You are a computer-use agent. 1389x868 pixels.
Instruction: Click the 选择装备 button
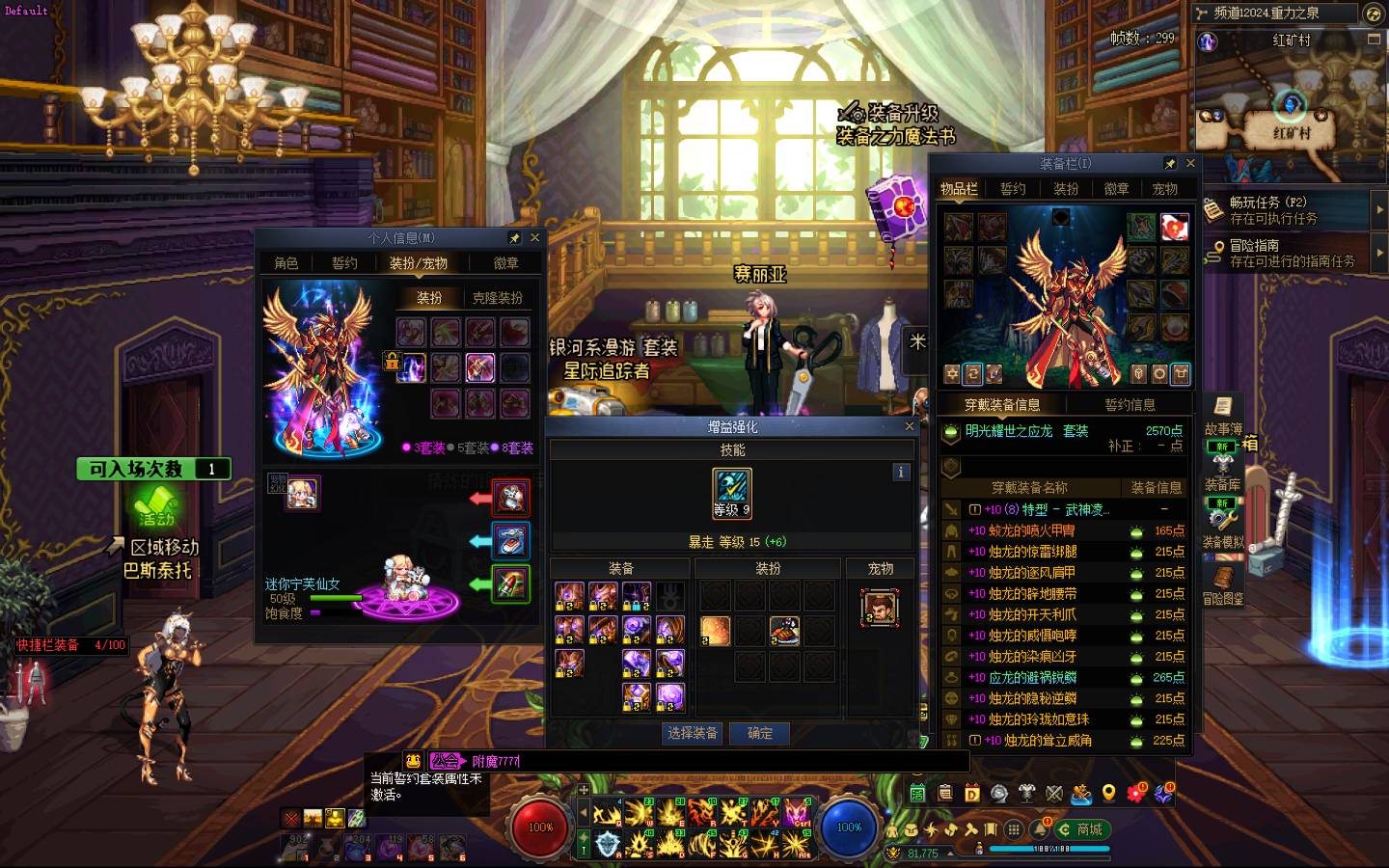(x=693, y=734)
